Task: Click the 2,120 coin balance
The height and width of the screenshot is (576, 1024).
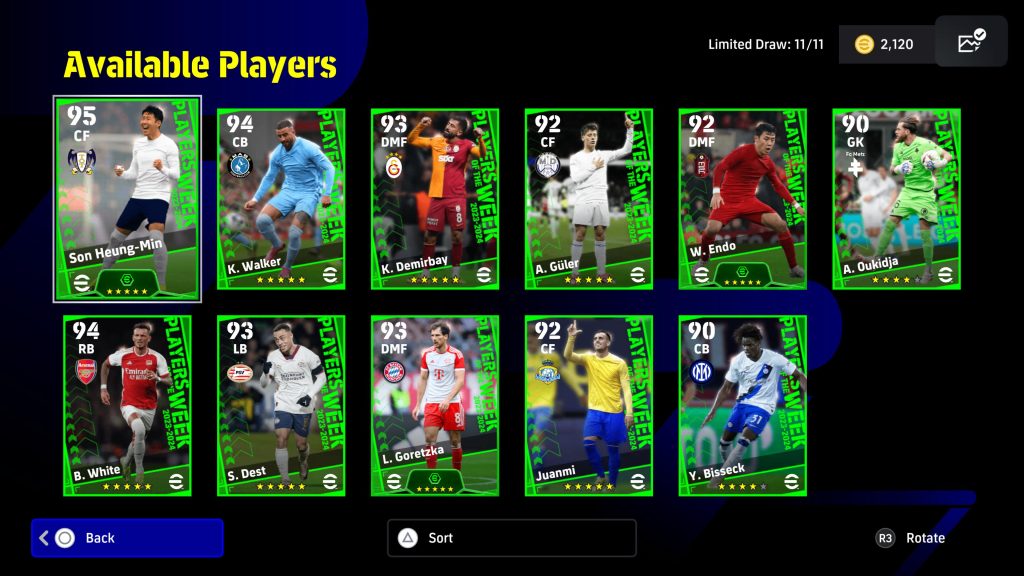Action: click(x=885, y=44)
